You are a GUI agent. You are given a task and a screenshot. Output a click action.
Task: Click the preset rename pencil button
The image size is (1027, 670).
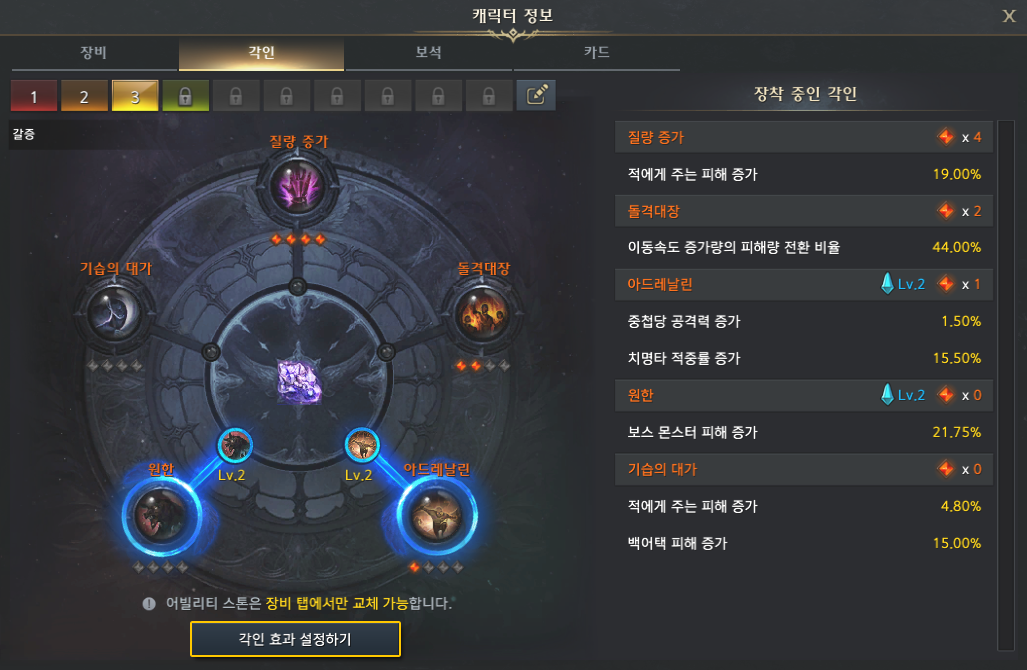536,95
